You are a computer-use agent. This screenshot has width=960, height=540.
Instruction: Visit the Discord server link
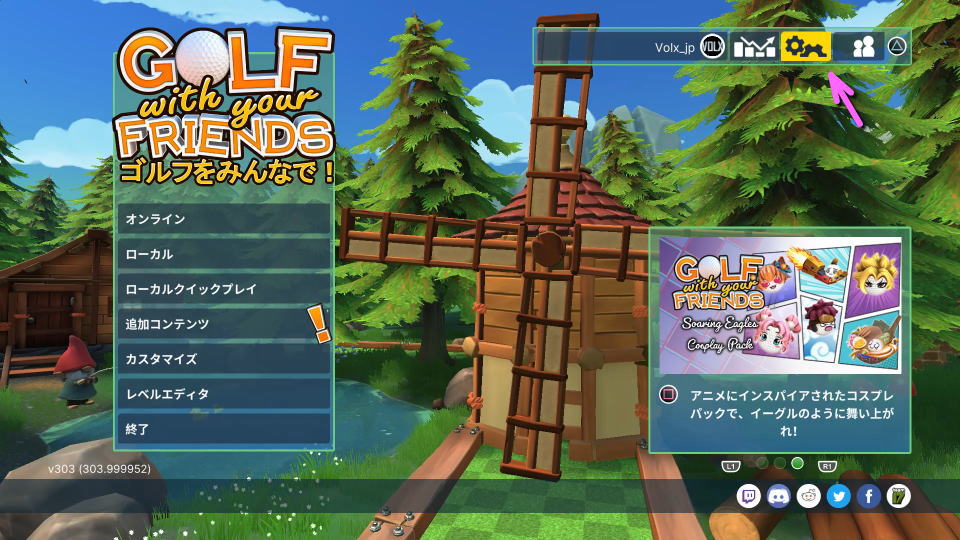pyautogui.click(x=779, y=496)
